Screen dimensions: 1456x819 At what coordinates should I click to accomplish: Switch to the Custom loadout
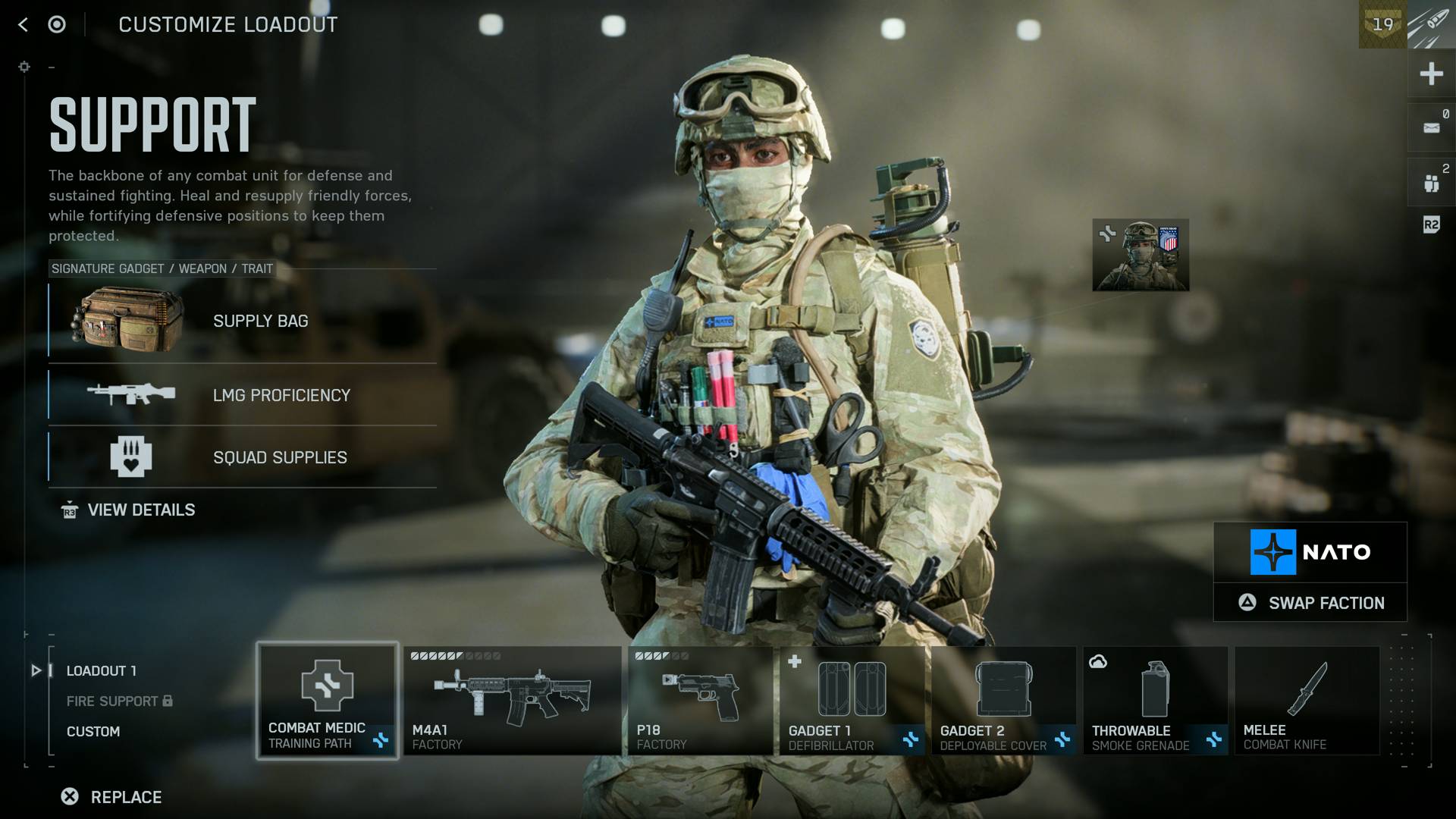[x=93, y=731]
